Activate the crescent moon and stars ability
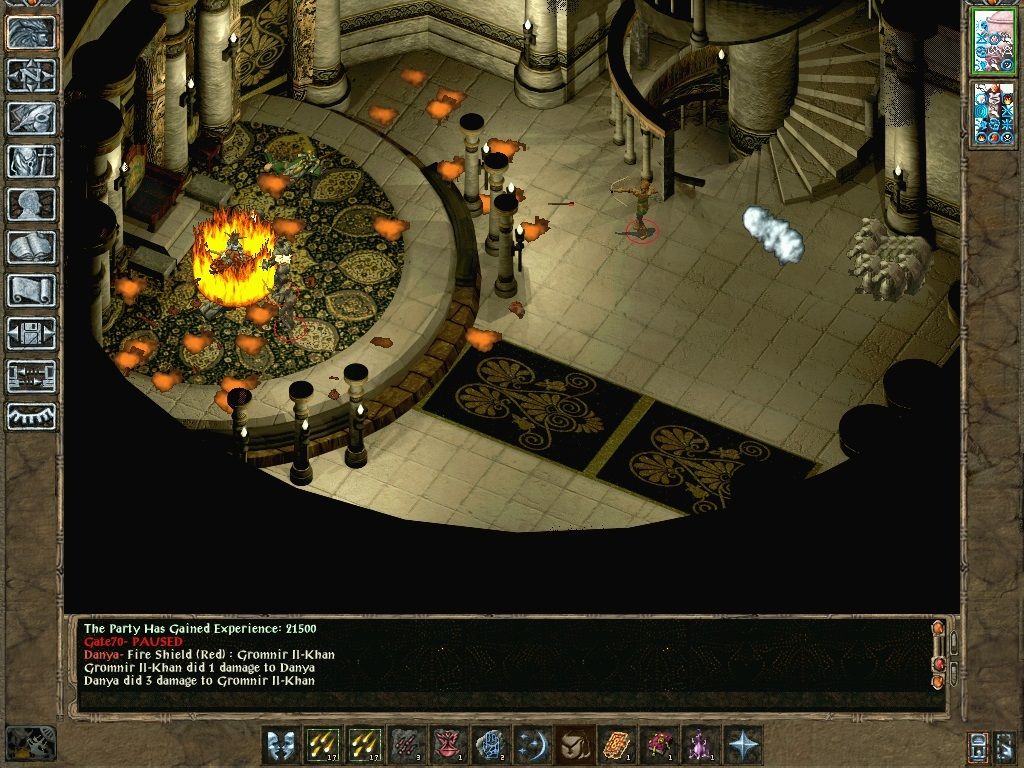The width and height of the screenshot is (1024, 768). (532, 745)
